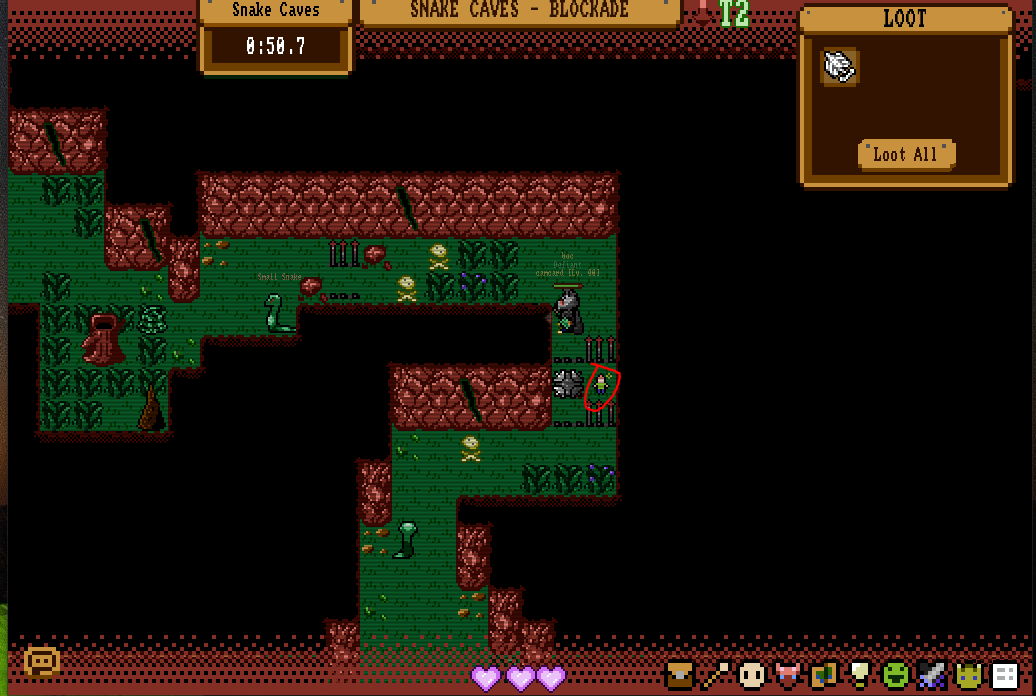
Task: Open the chat speech bubble icon
Action: (x=42, y=661)
